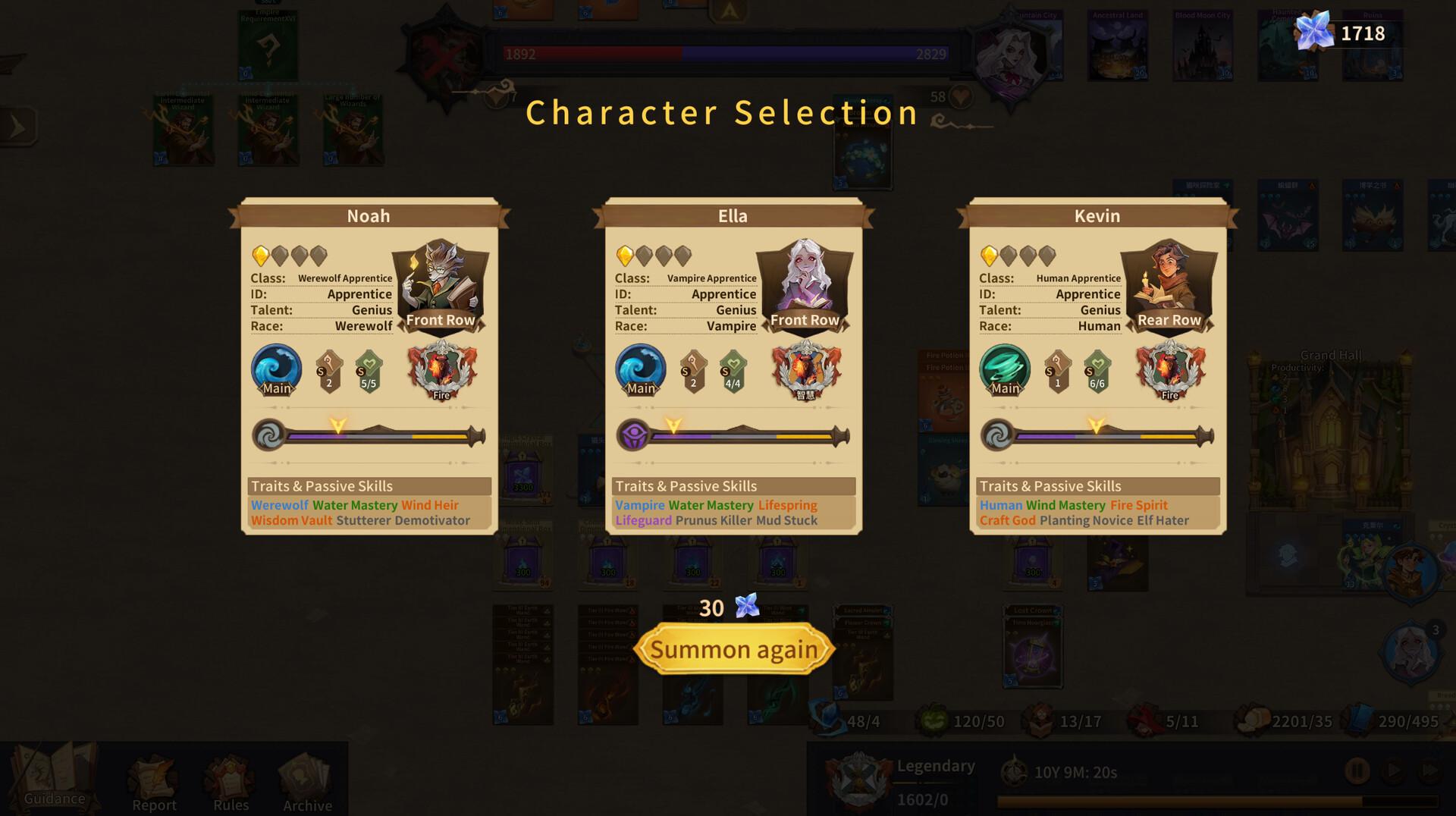Screen dimensions: 1456x816
Task: Open the Guidance book icon
Action: (x=53, y=769)
